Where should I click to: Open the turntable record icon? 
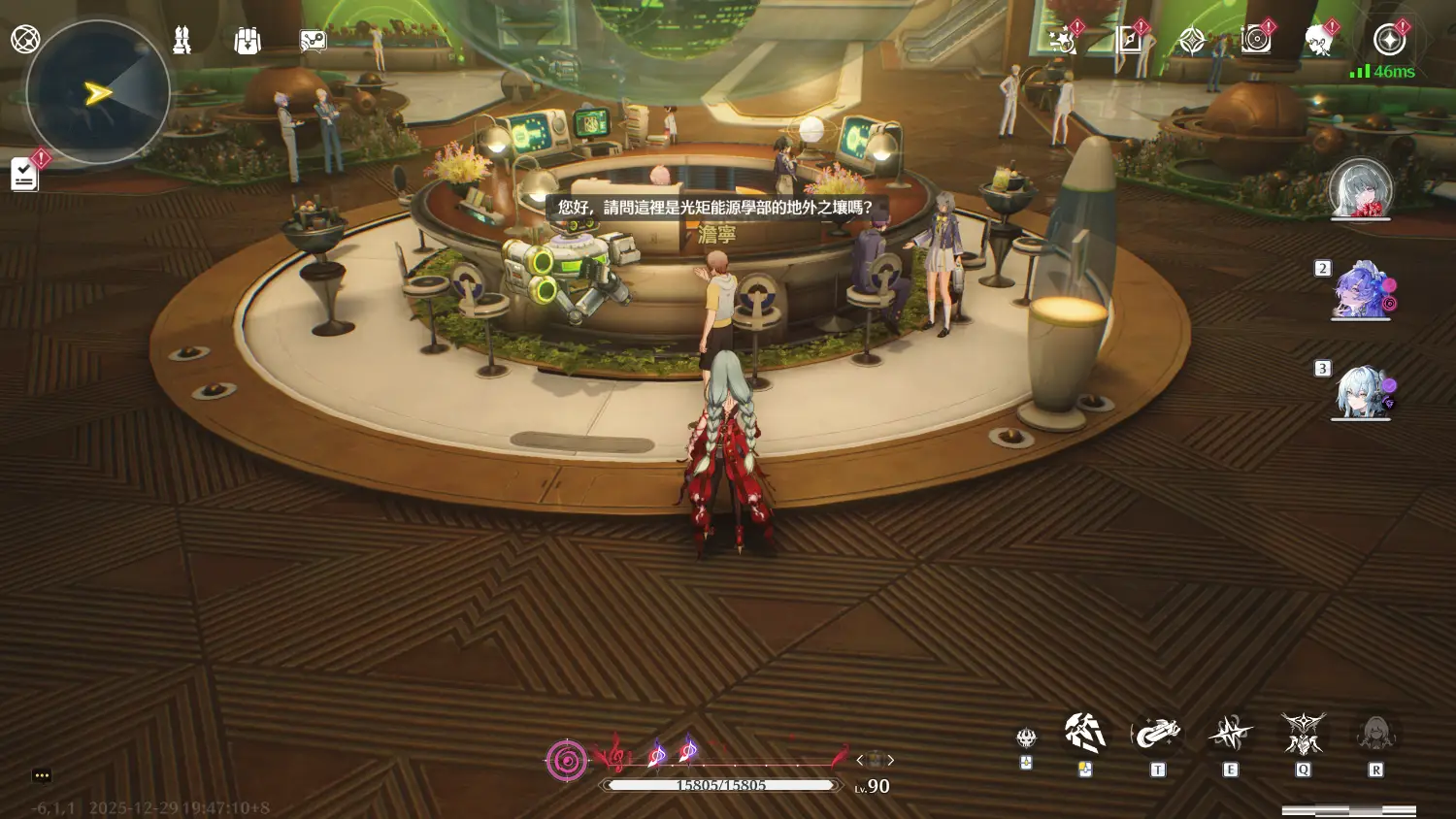coord(1256,40)
